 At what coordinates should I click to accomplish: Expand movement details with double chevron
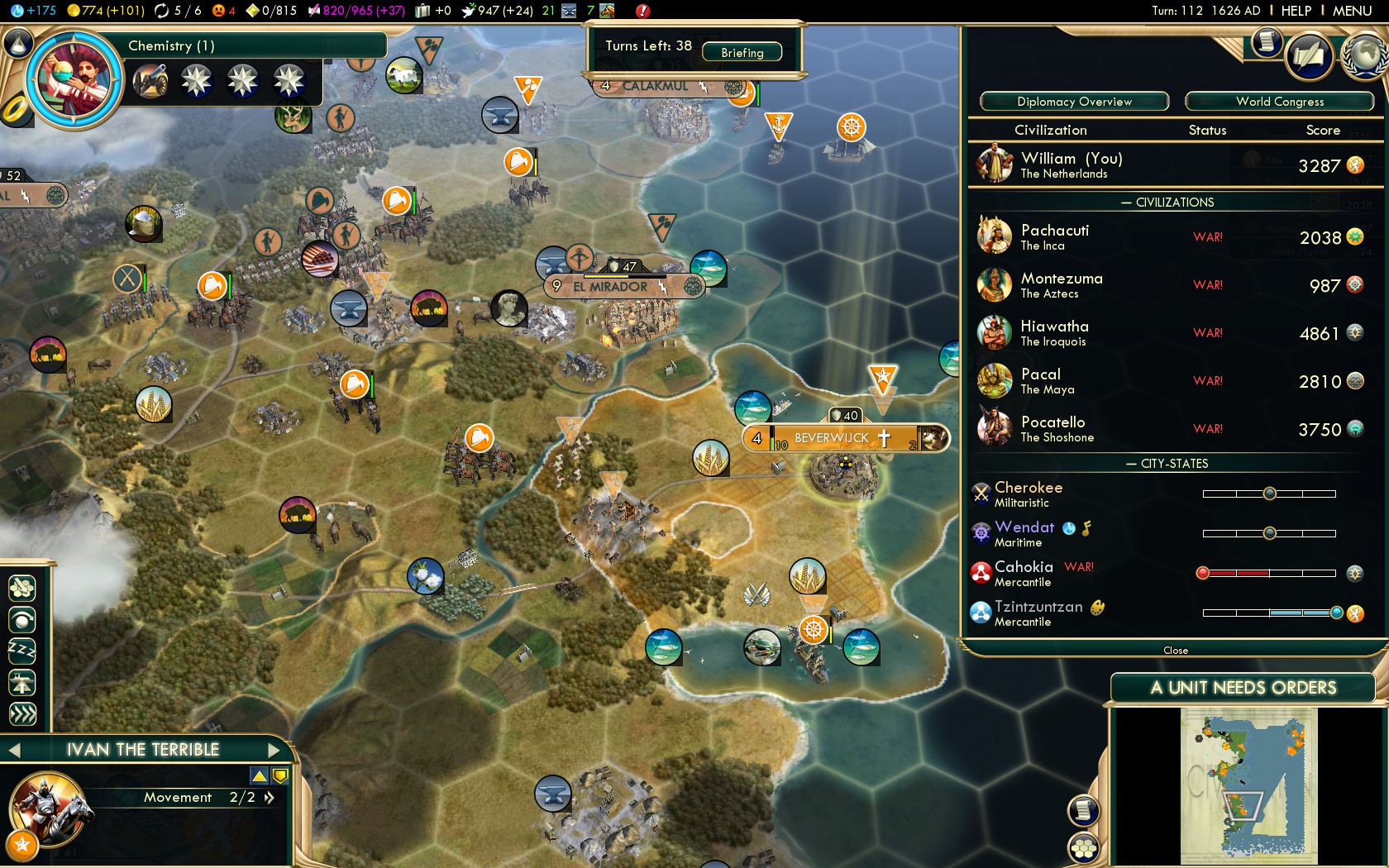click(x=269, y=799)
